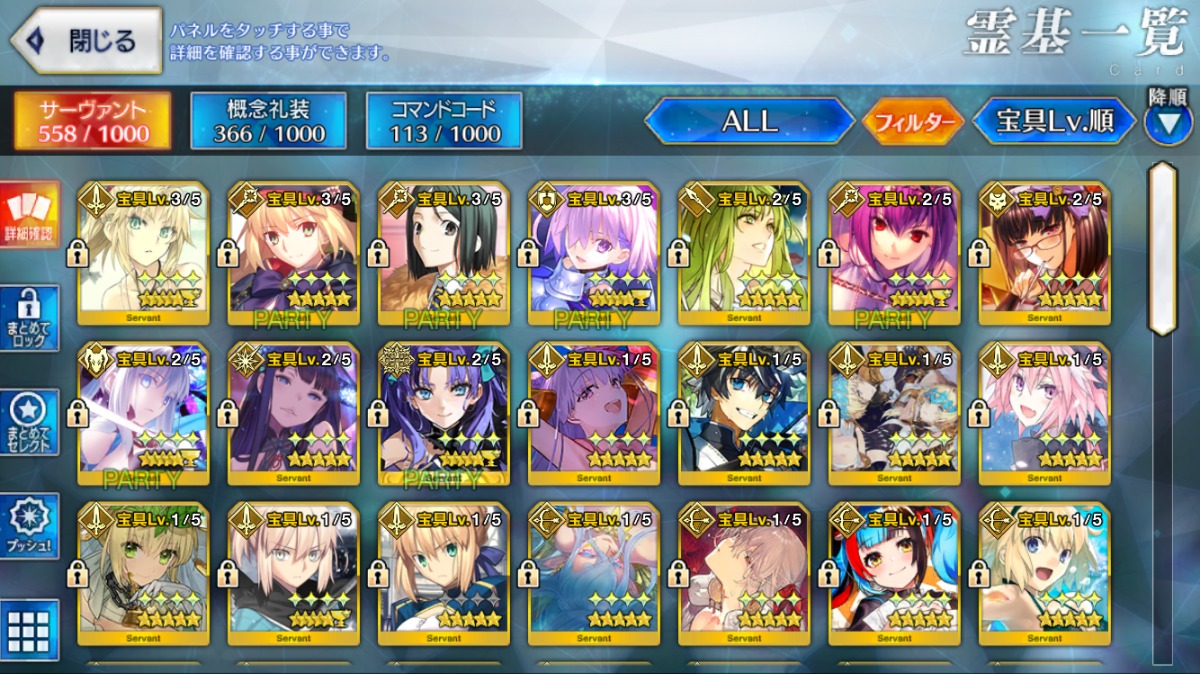Image resolution: width=1200 pixels, height=674 pixels.
Task: Pick the green-haired Enkidu servant card
Action: [x=744, y=255]
